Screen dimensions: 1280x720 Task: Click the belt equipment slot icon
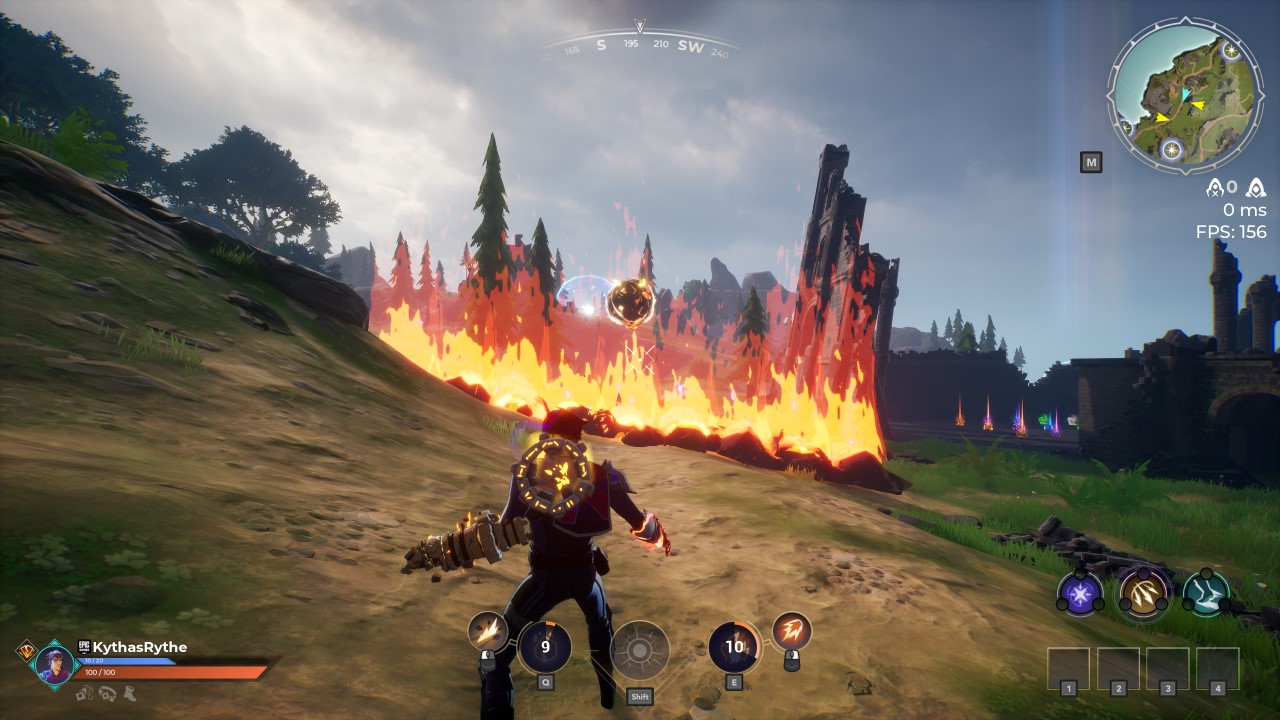pos(107,695)
